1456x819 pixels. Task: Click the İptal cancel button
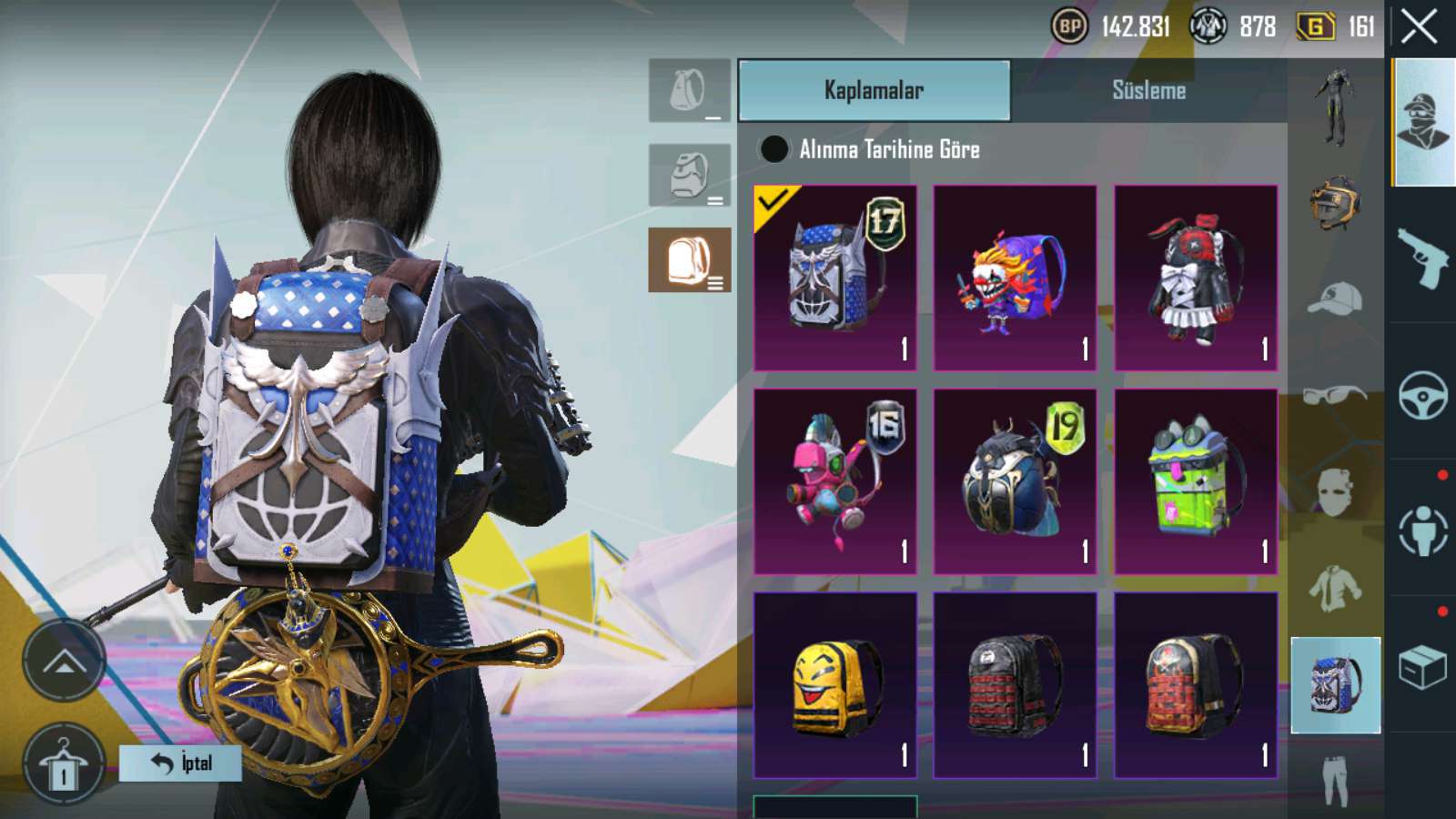tap(180, 763)
